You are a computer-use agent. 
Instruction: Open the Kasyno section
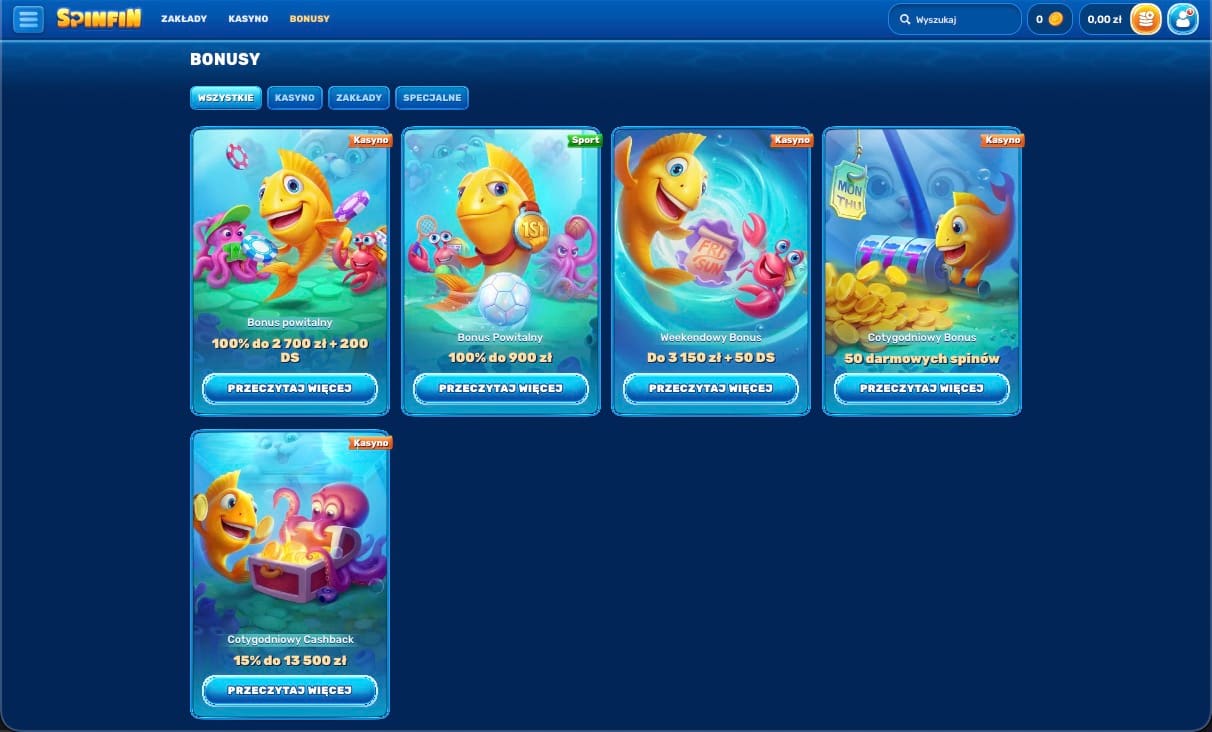point(248,19)
